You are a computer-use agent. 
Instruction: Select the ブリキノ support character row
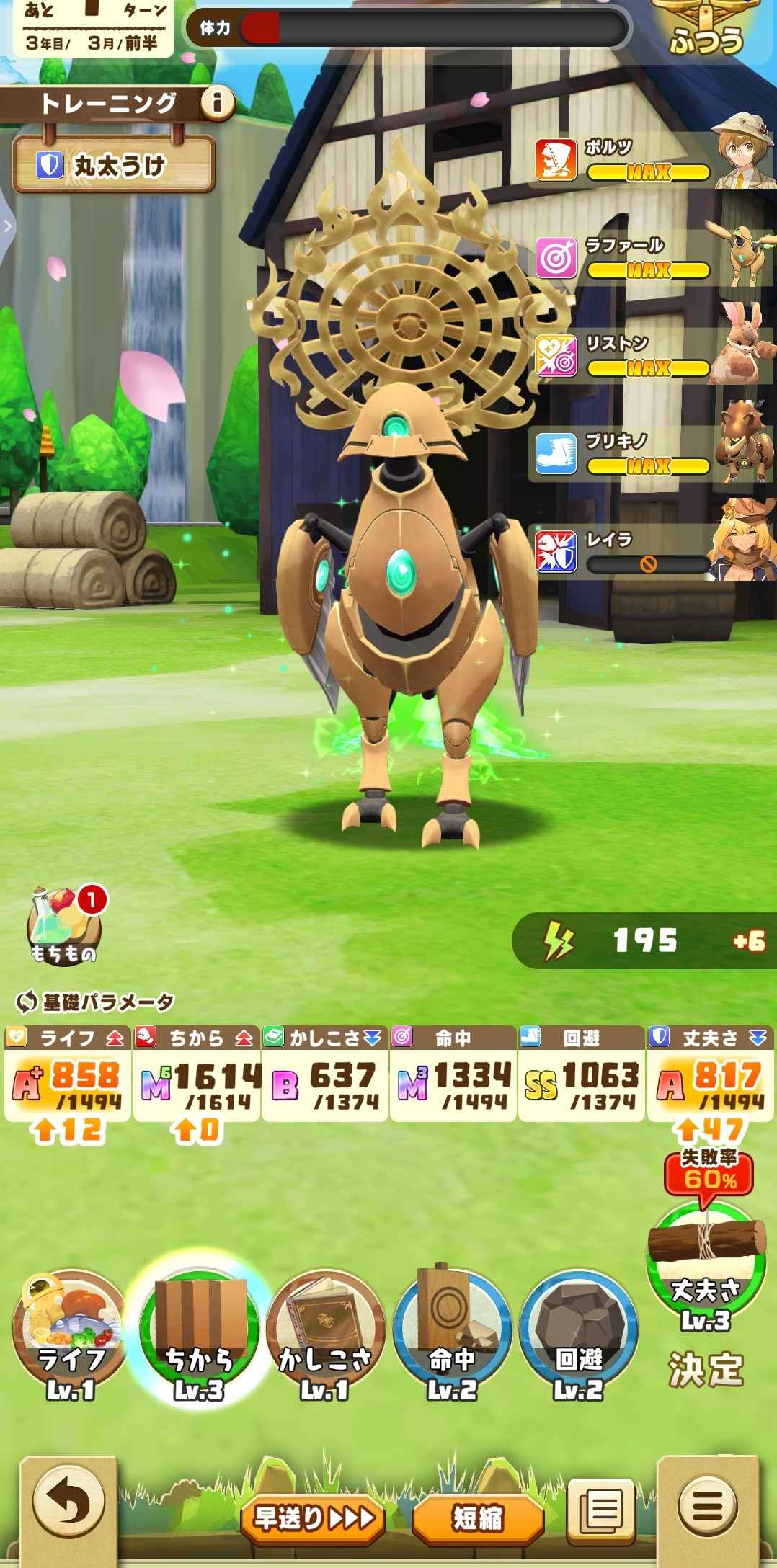(x=652, y=454)
